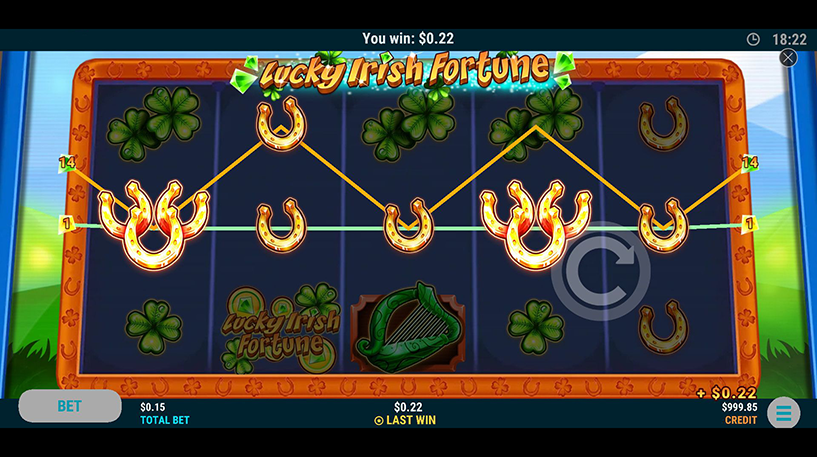The width and height of the screenshot is (817, 457).
Task: Close the game with the X button
Action: pos(788,58)
